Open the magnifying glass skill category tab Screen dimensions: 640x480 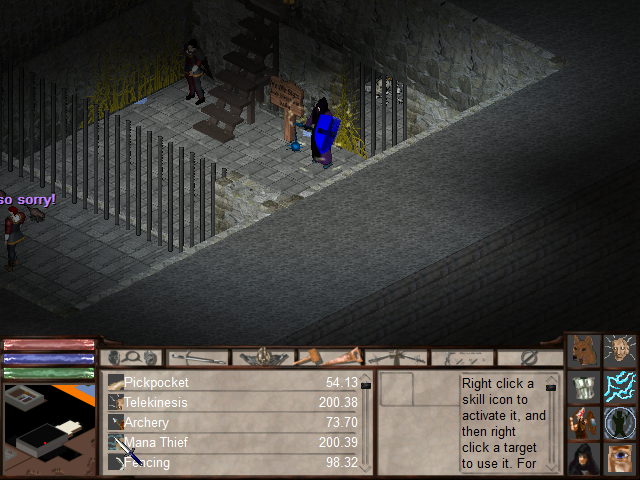132,357
